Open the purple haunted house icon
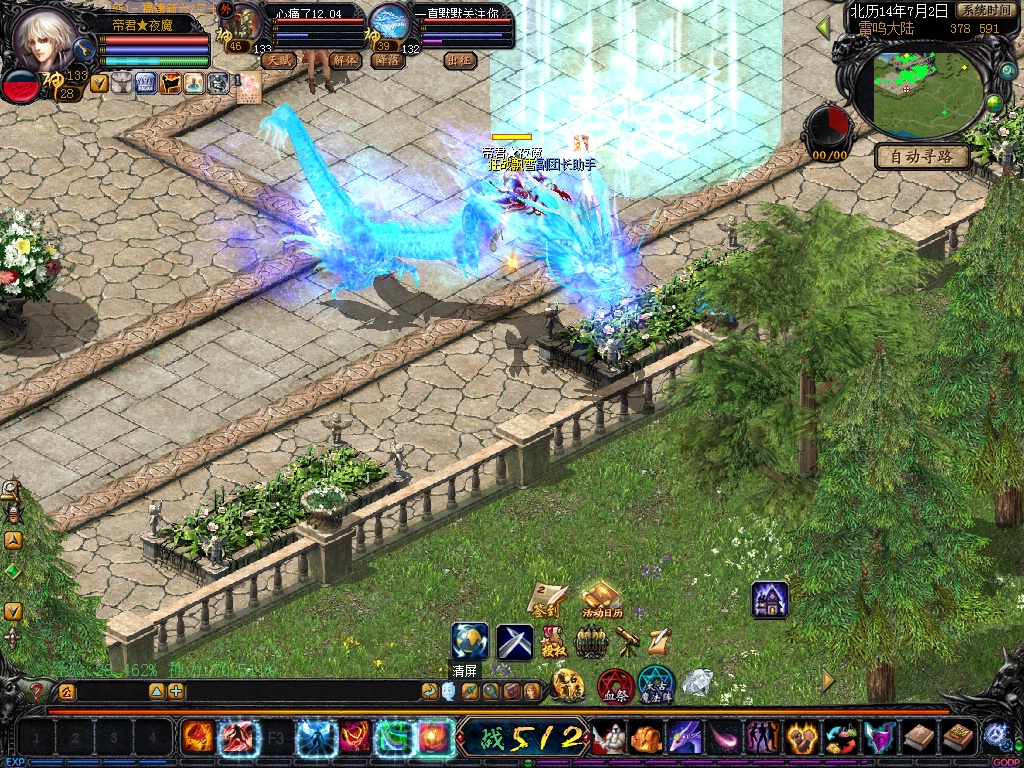1024x768 pixels. (770, 600)
